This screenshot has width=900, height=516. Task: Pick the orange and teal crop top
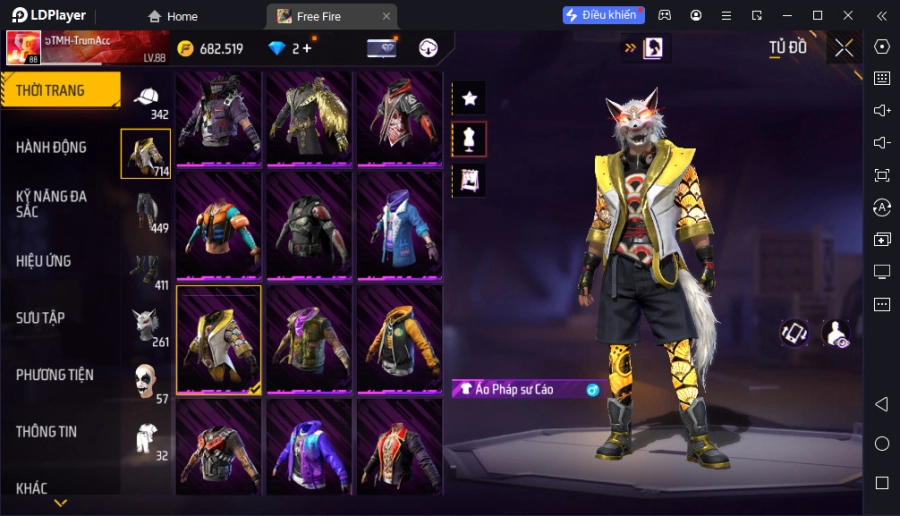tap(219, 225)
